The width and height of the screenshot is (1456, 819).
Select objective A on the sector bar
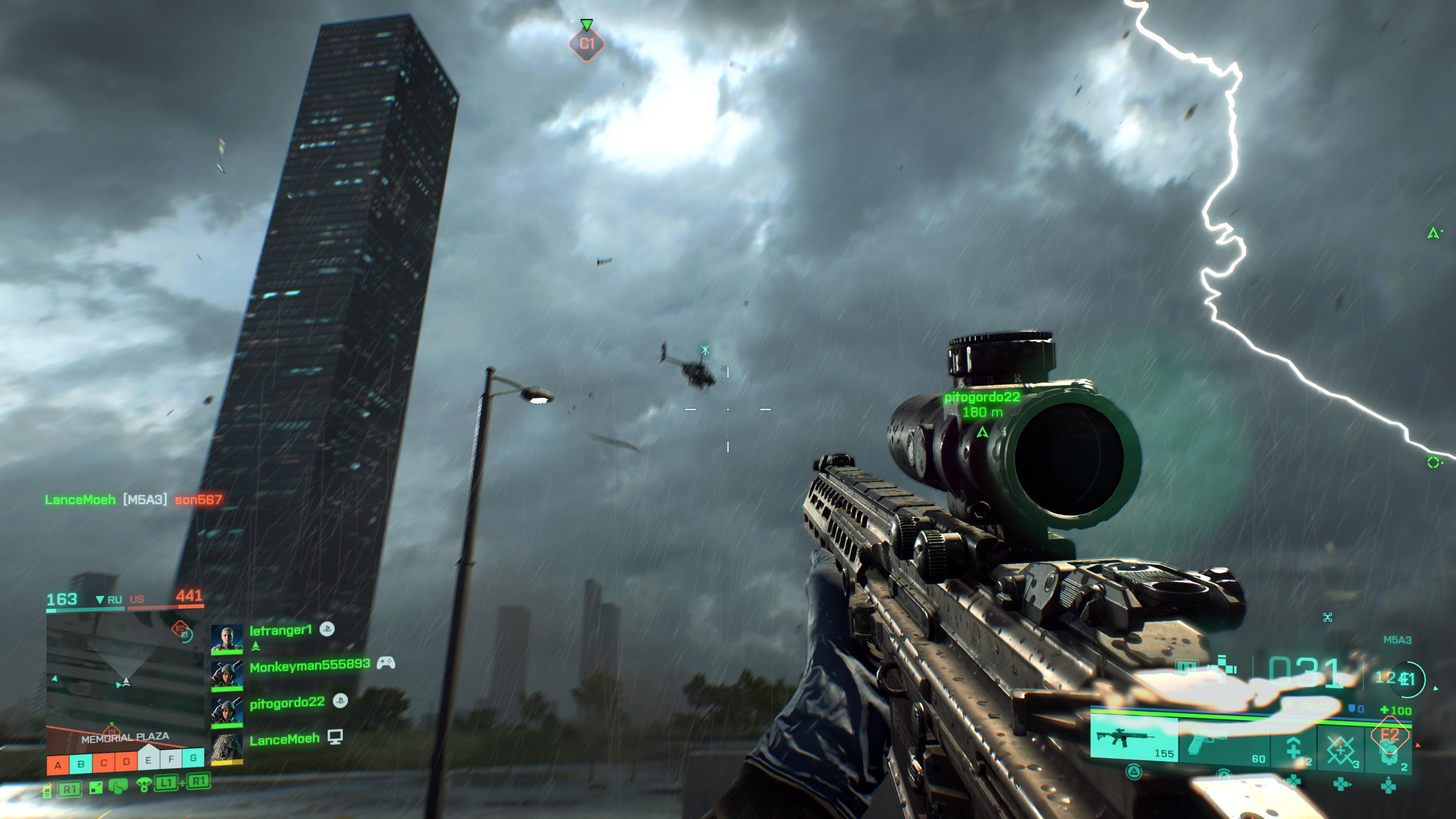coord(58,765)
